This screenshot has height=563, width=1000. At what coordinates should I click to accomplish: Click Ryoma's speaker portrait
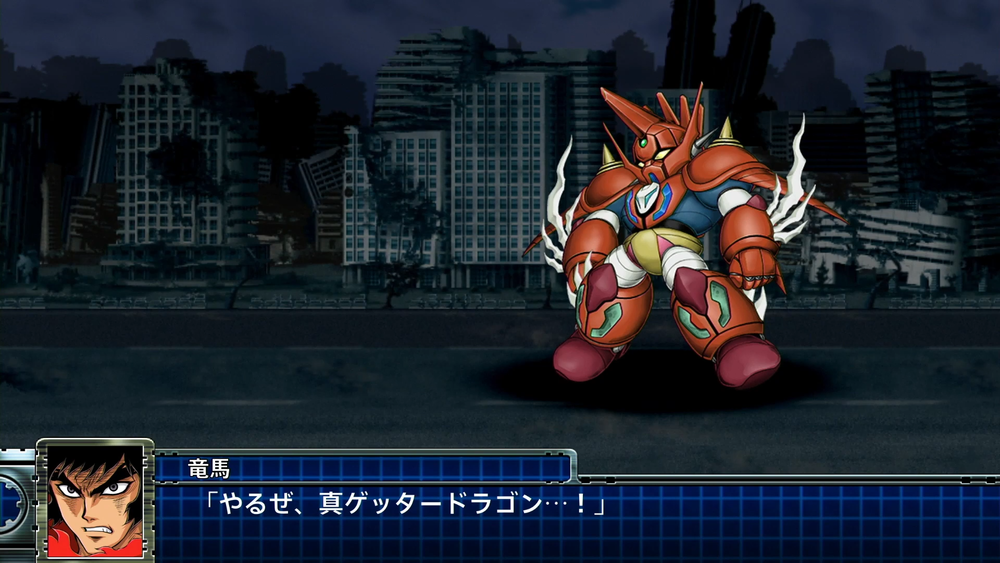pos(95,498)
